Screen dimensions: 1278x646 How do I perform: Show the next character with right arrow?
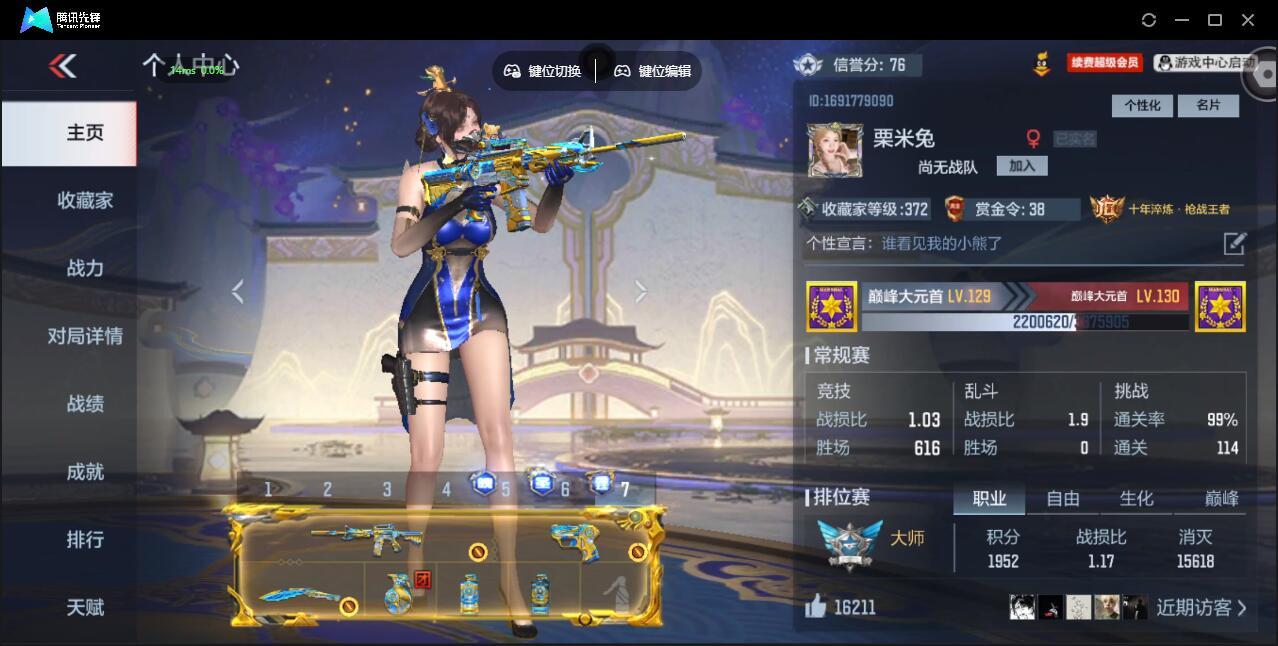[641, 291]
